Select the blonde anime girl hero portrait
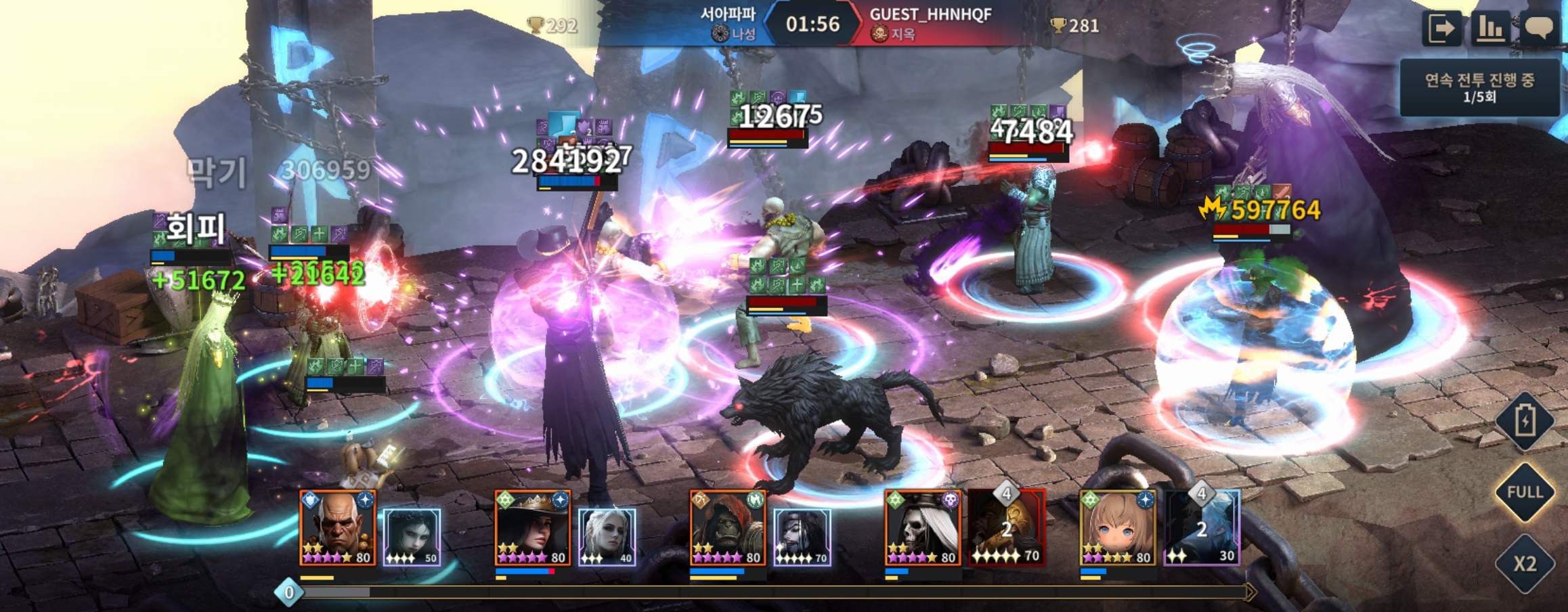Screen dimensions: 1568x612 click(x=1118, y=528)
